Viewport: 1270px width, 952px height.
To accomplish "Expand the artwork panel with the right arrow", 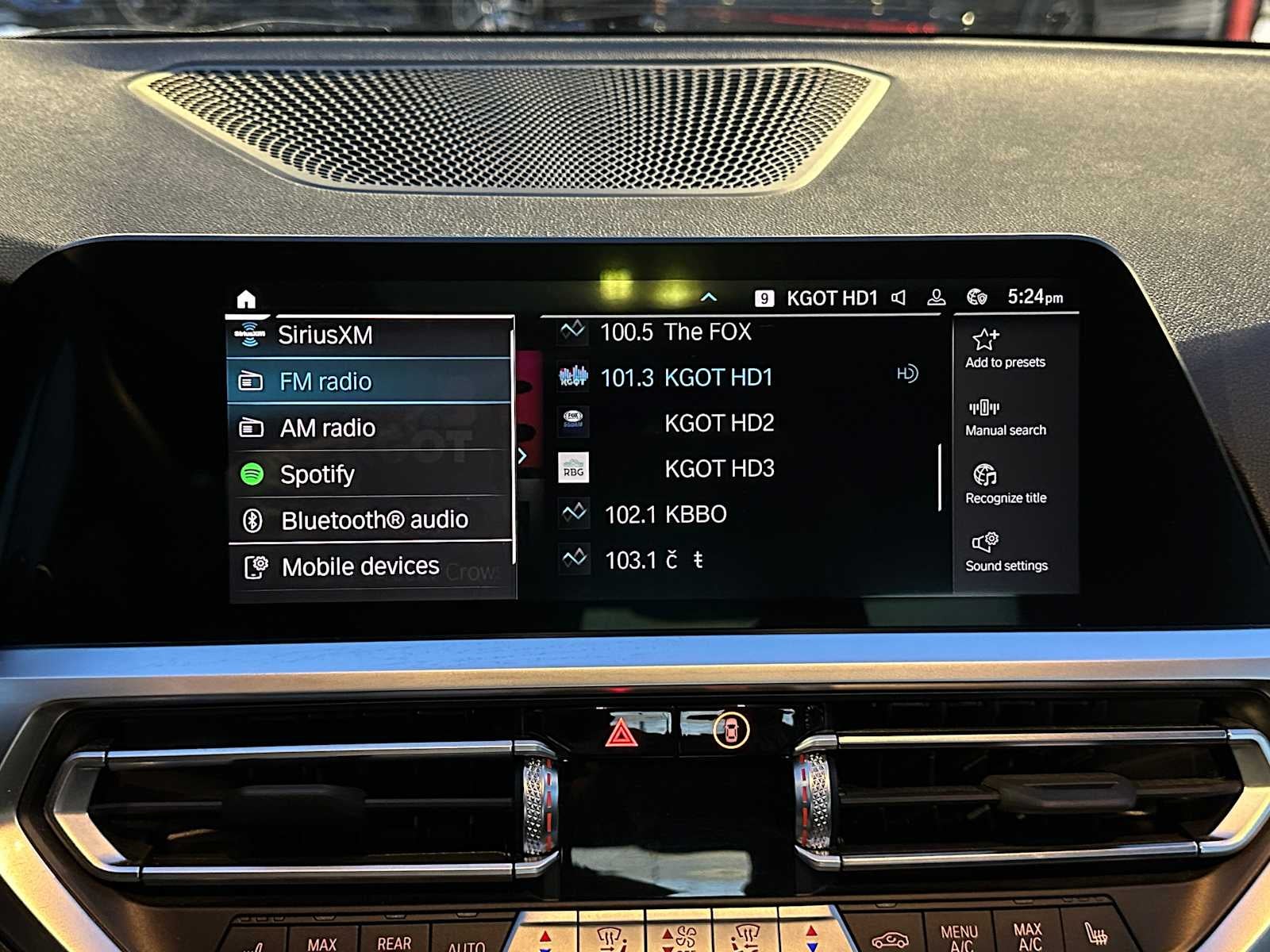I will point(522,455).
